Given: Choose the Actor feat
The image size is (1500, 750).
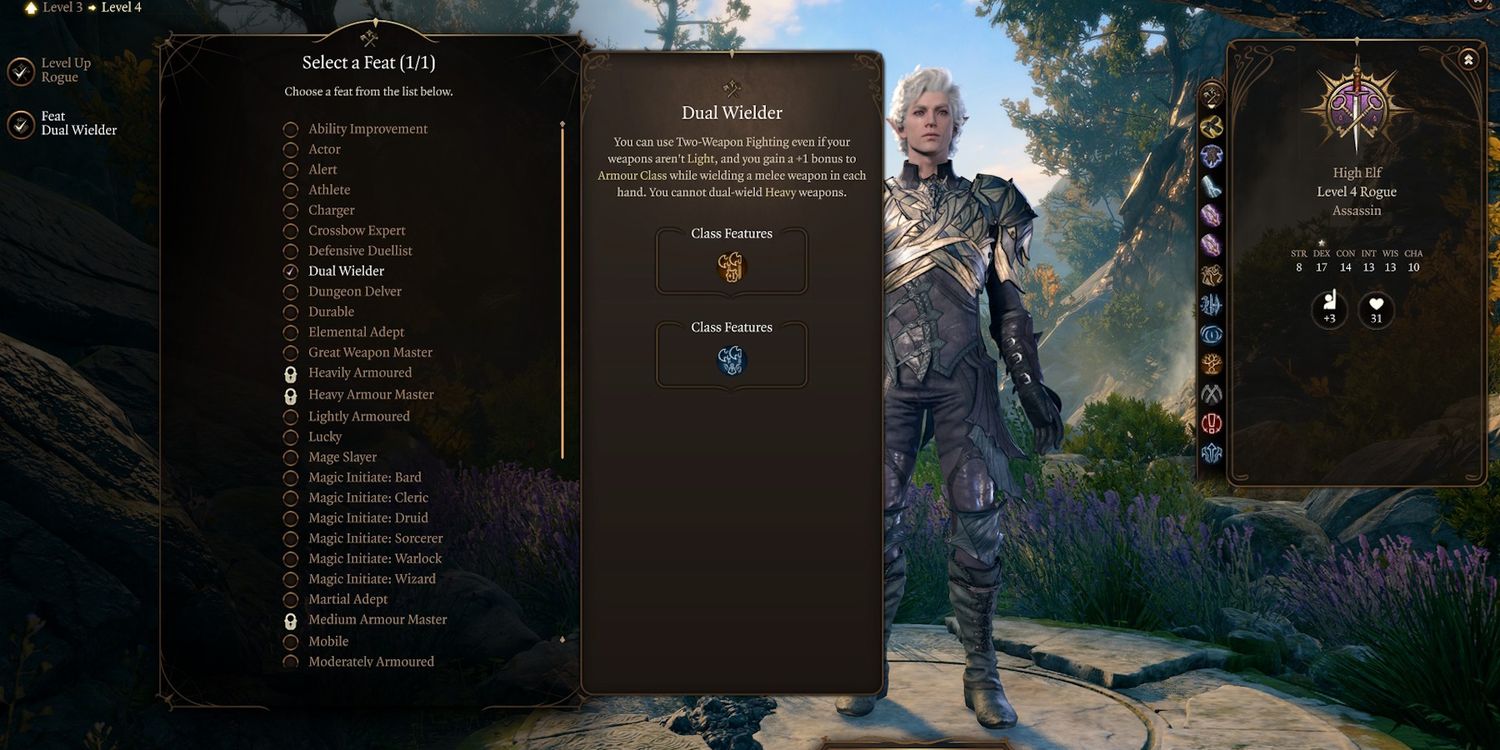Looking at the screenshot, I should tap(324, 149).
